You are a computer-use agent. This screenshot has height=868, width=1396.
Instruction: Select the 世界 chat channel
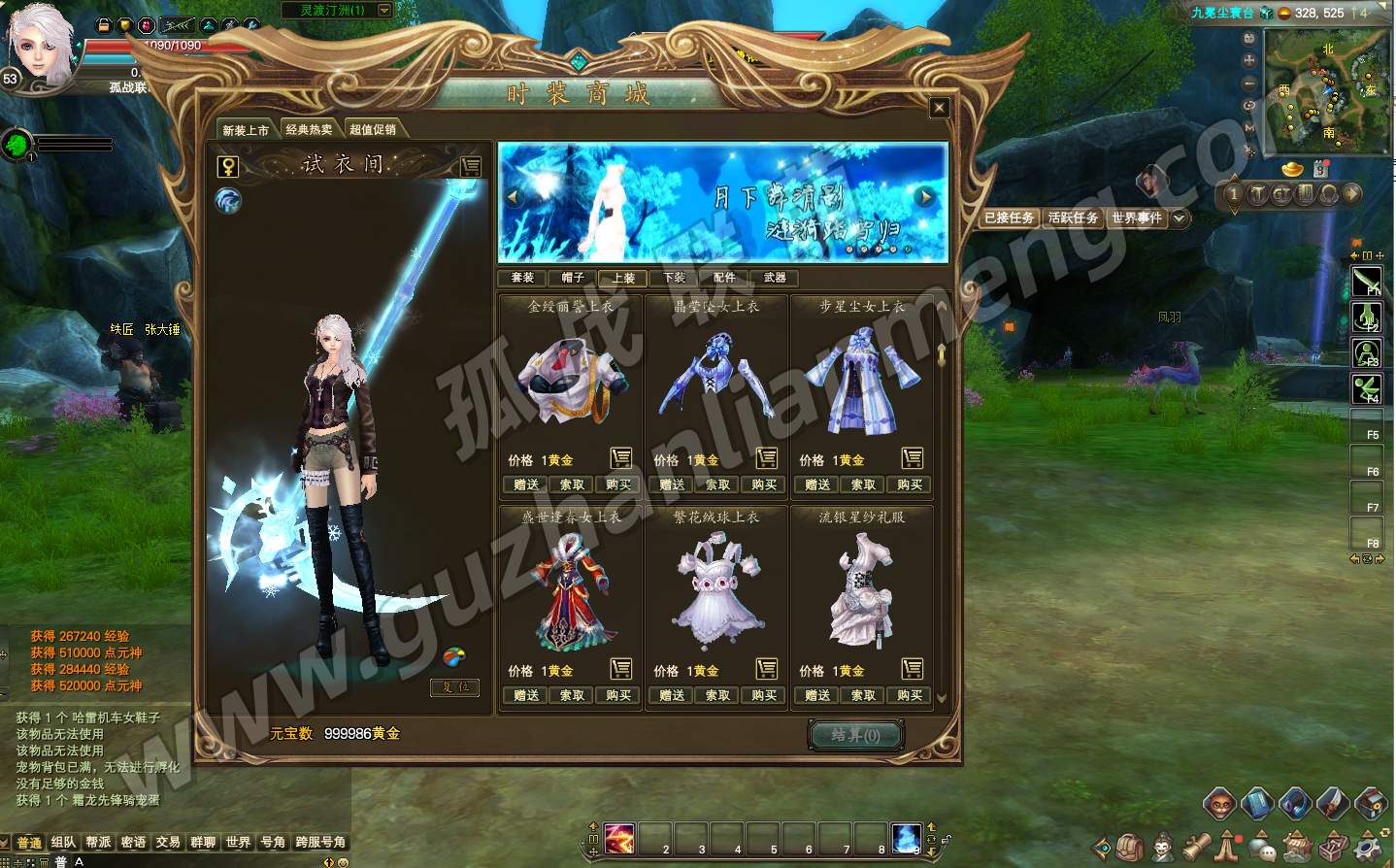click(238, 843)
